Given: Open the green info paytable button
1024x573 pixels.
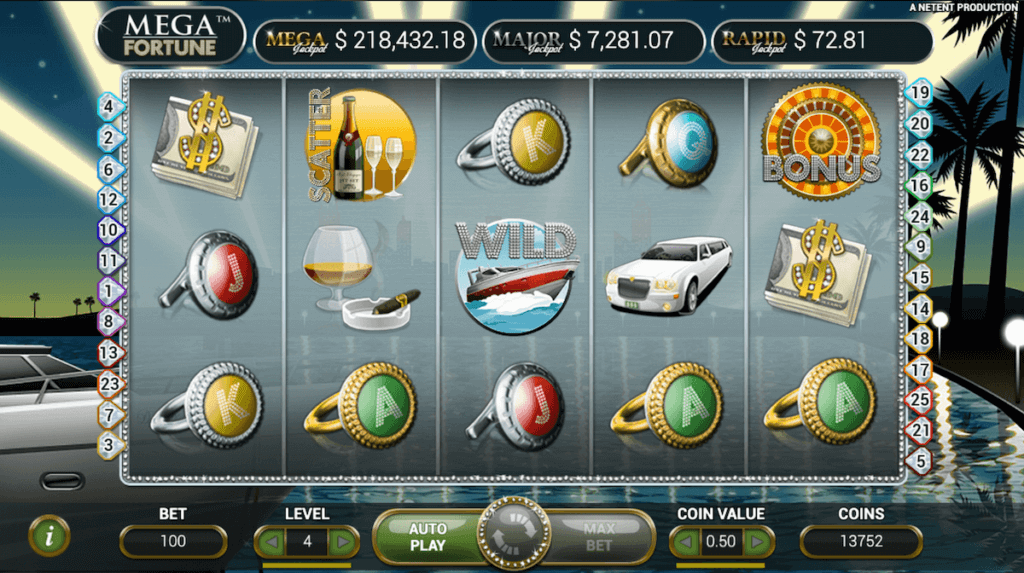Looking at the screenshot, I should (x=49, y=536).
